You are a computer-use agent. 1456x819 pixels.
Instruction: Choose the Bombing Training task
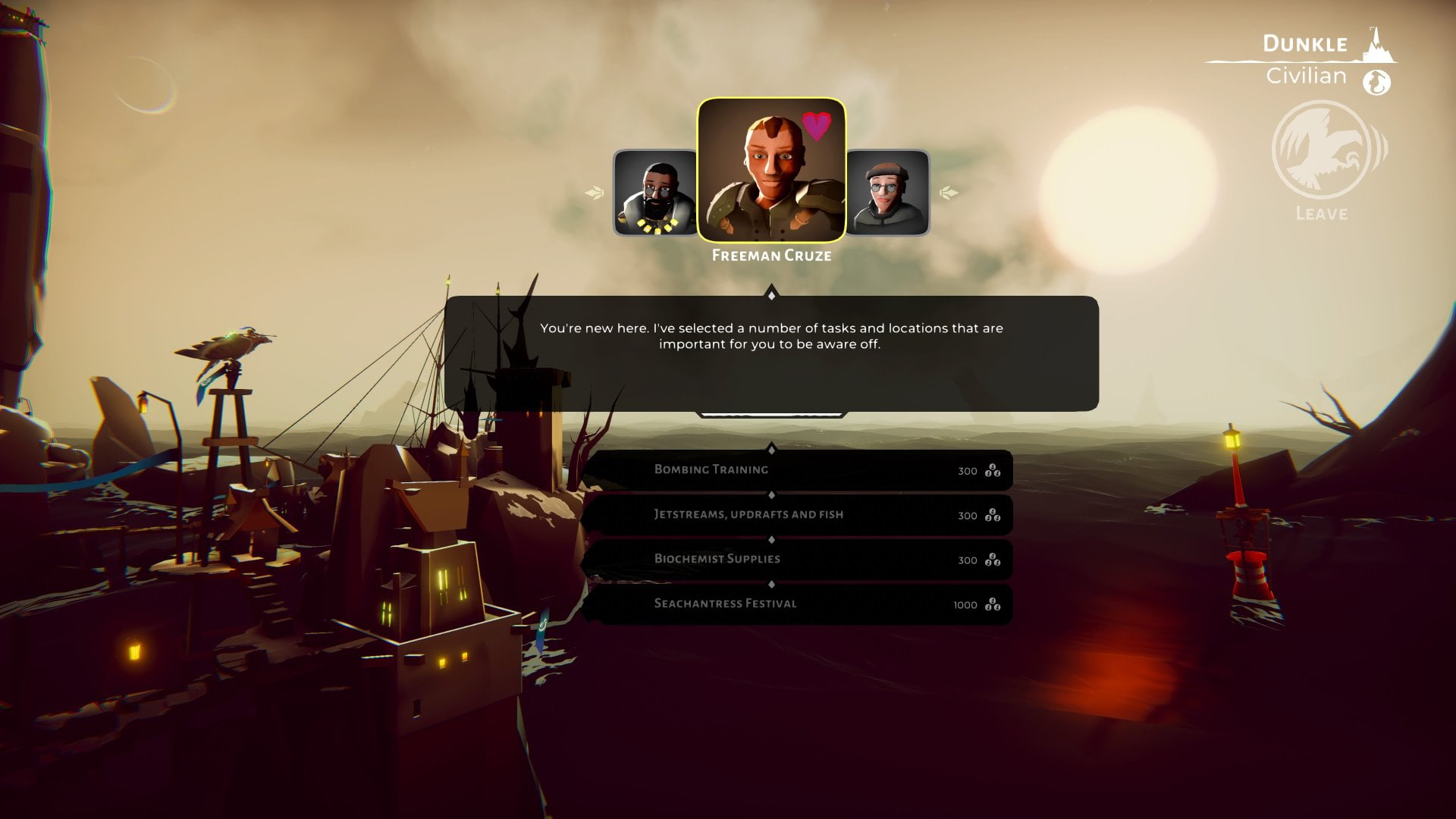[x=796, y=470]
